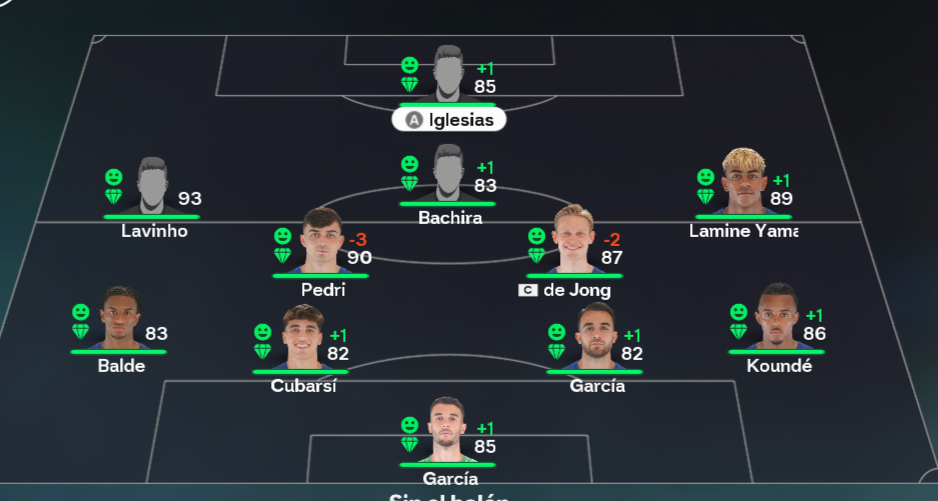
Task: Select right-back Koundé
Action: [778, 318]
